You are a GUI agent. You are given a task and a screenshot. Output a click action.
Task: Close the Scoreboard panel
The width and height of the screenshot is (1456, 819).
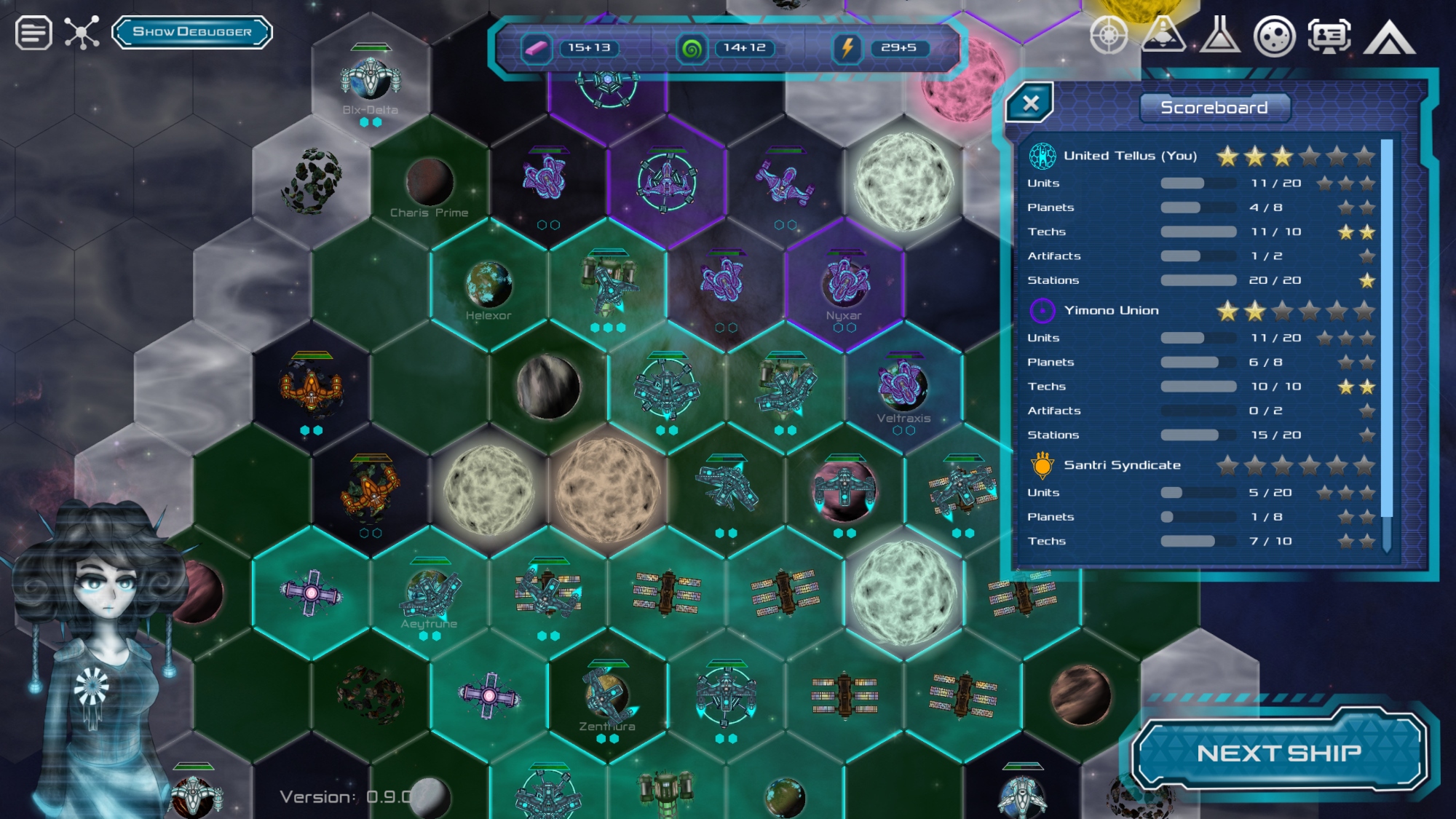(x=1029, y=103)
